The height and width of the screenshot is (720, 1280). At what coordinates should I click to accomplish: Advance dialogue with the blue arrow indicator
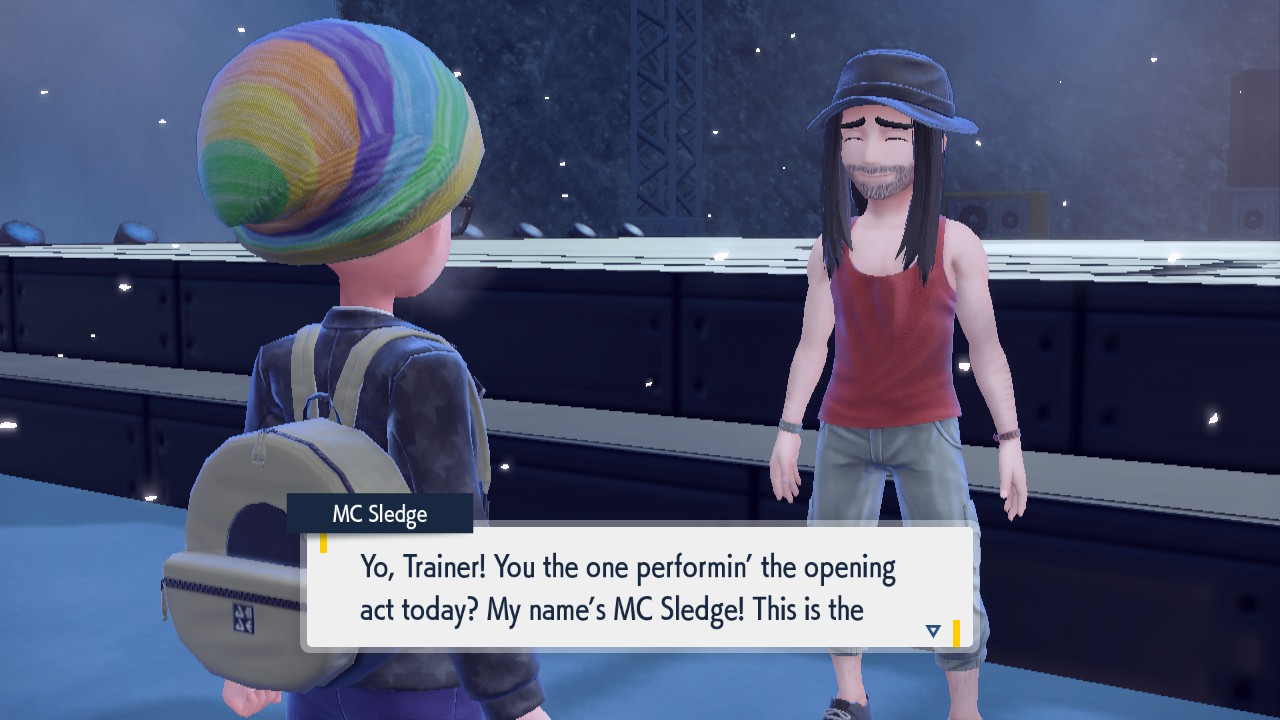pyautogui.click(x=933, y=631)
